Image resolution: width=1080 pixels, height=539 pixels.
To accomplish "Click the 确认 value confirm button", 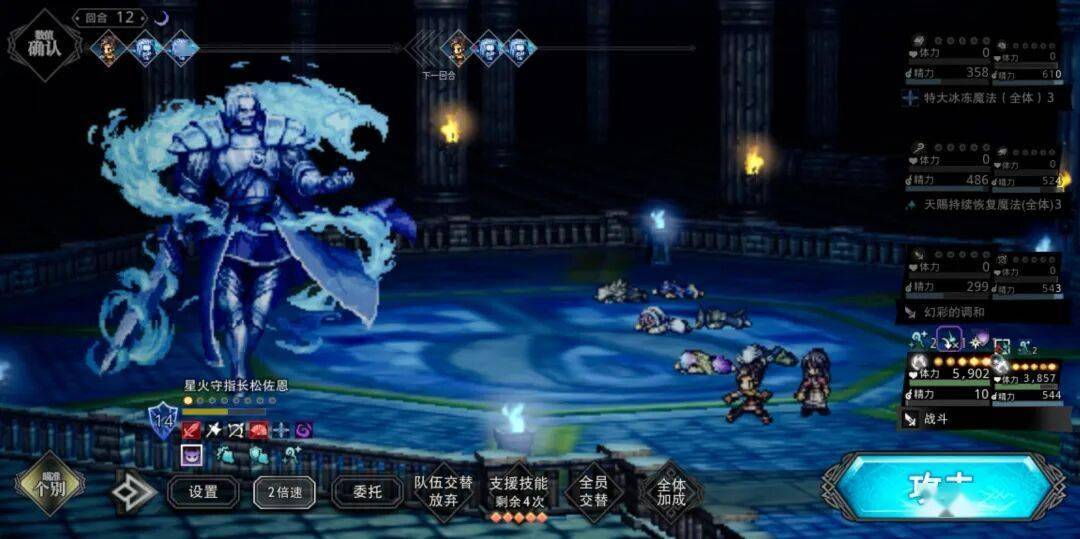I will coord(44,43).
